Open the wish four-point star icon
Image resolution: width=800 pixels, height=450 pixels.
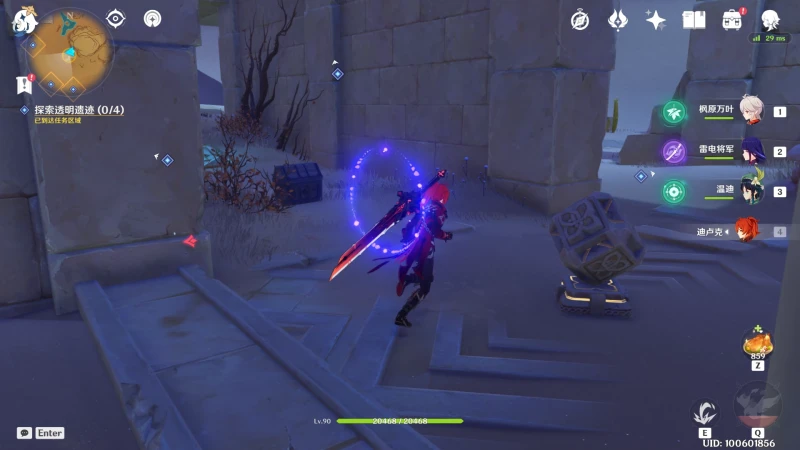click(x=656, y=20)
